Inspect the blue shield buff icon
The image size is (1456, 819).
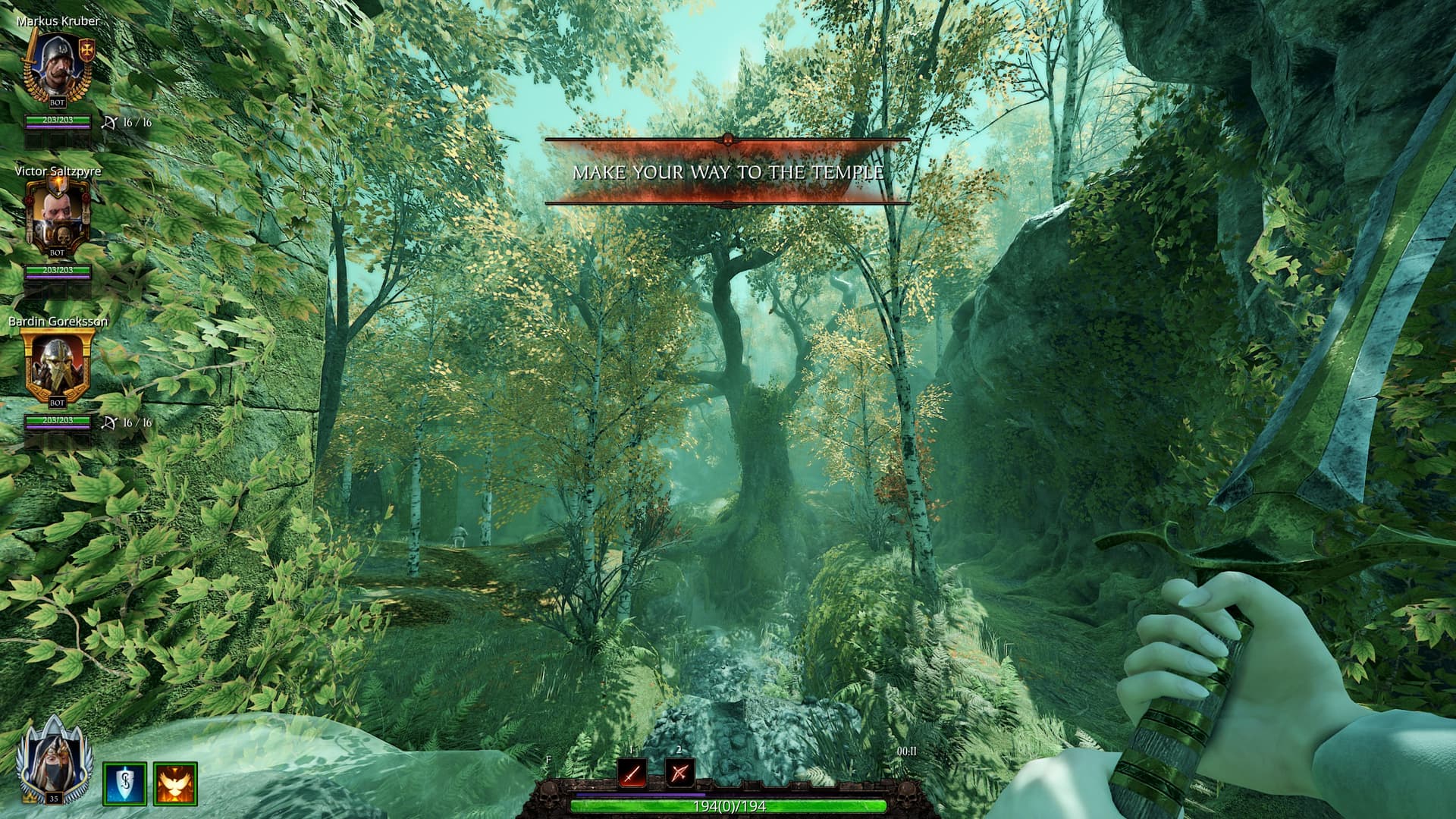[x=124, y=783]
